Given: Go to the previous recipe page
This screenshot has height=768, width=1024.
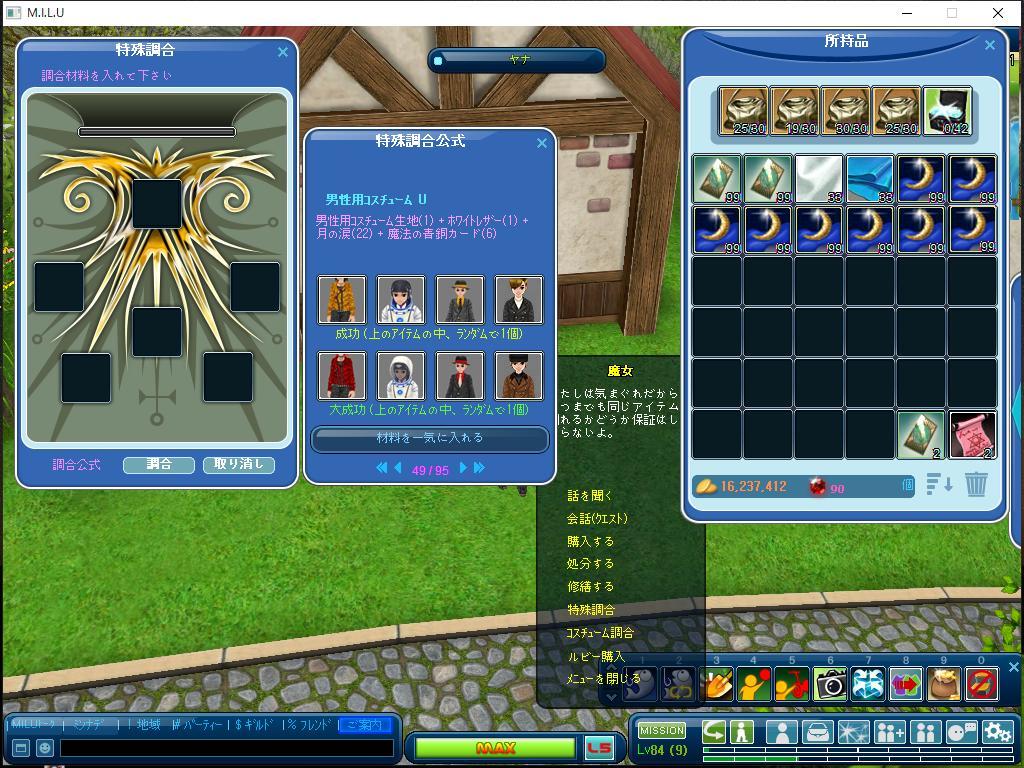Looking at the screenshot, I should [398, 468].
